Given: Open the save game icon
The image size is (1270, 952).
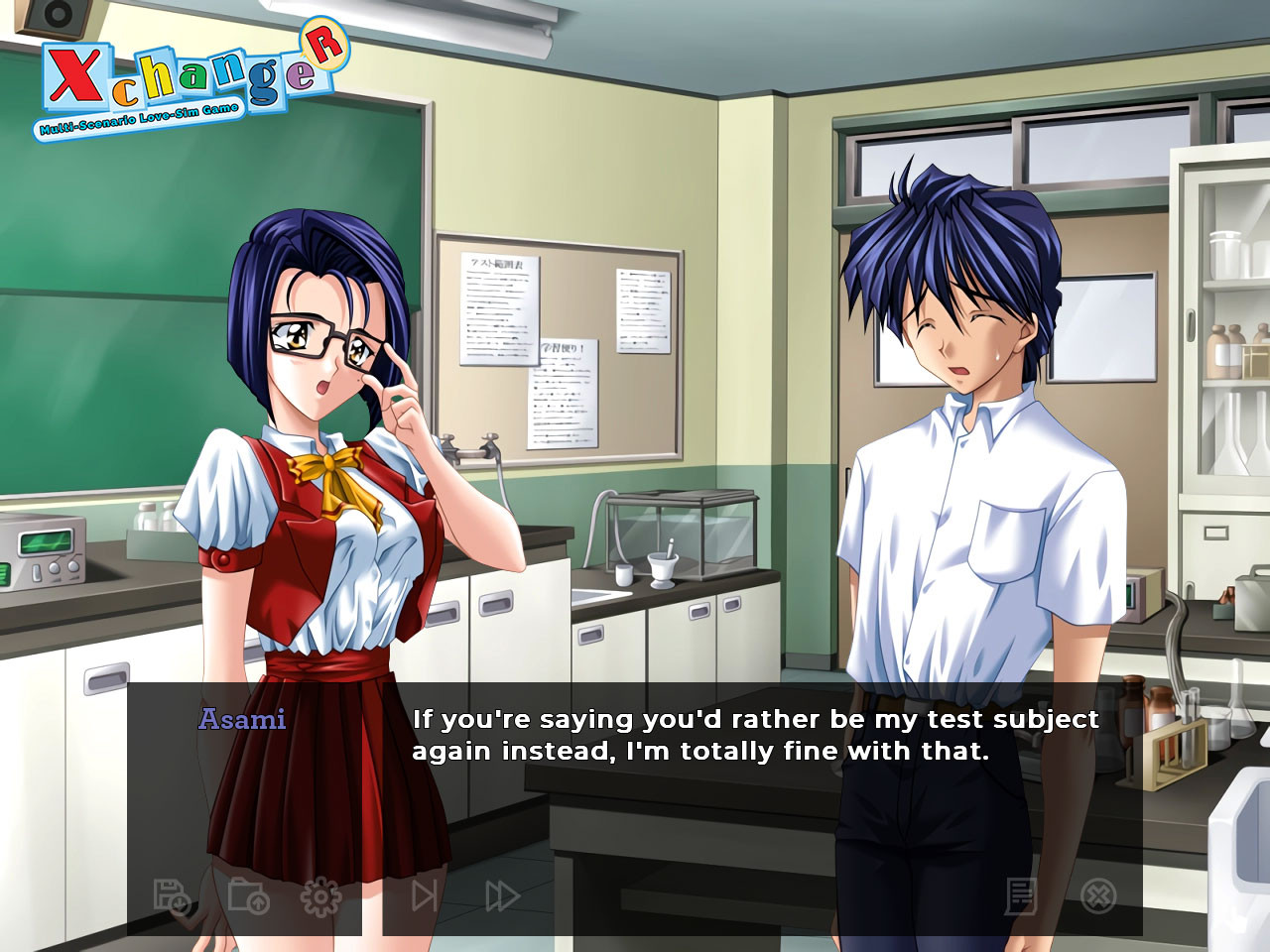Looking at the screenshot, I should [171, 896].
